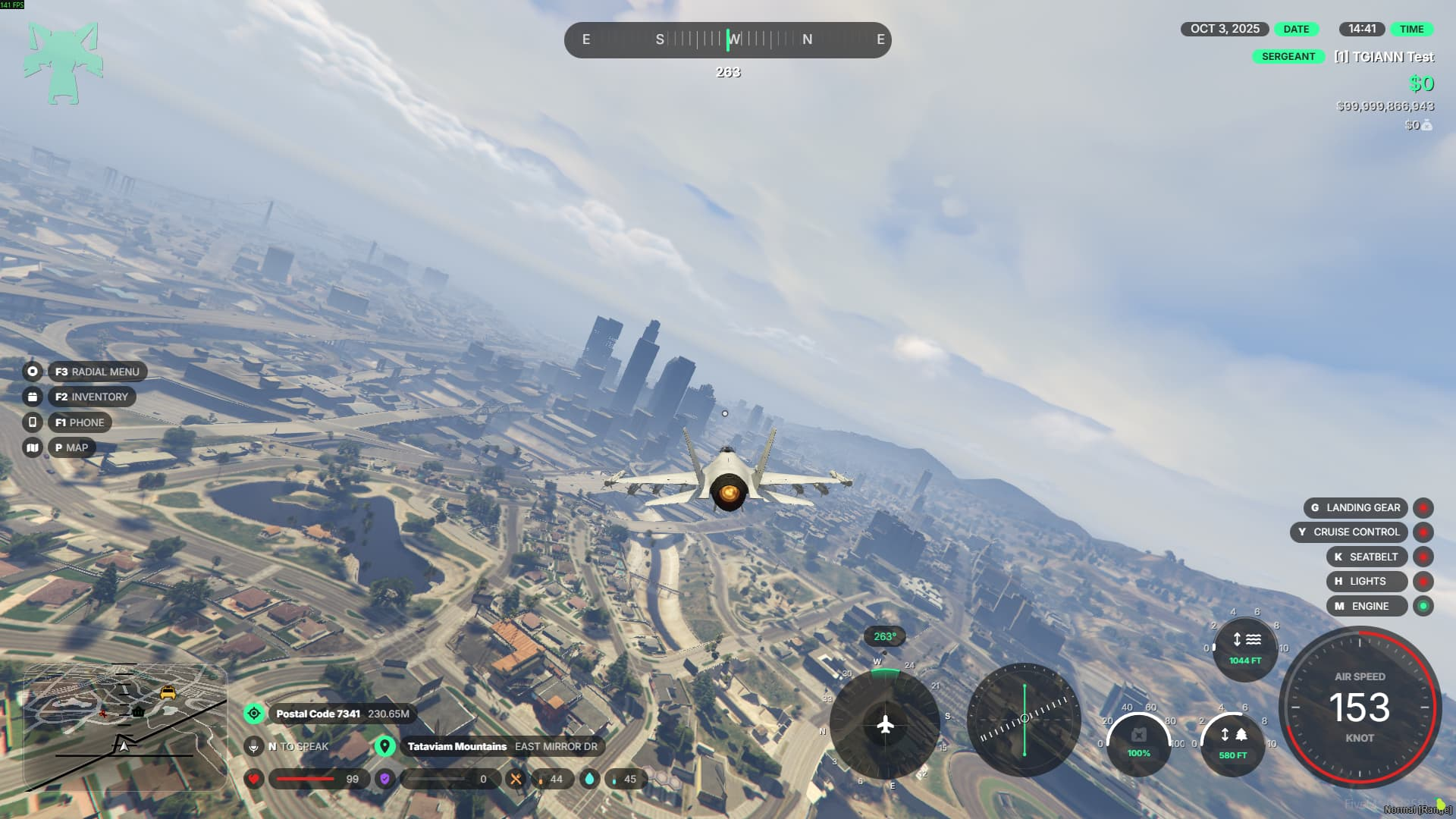The height and width of the screenshot is (819, 1456).
Task: Click the compass heading bar
Action: pyautogui.click(x=727, y=40)
